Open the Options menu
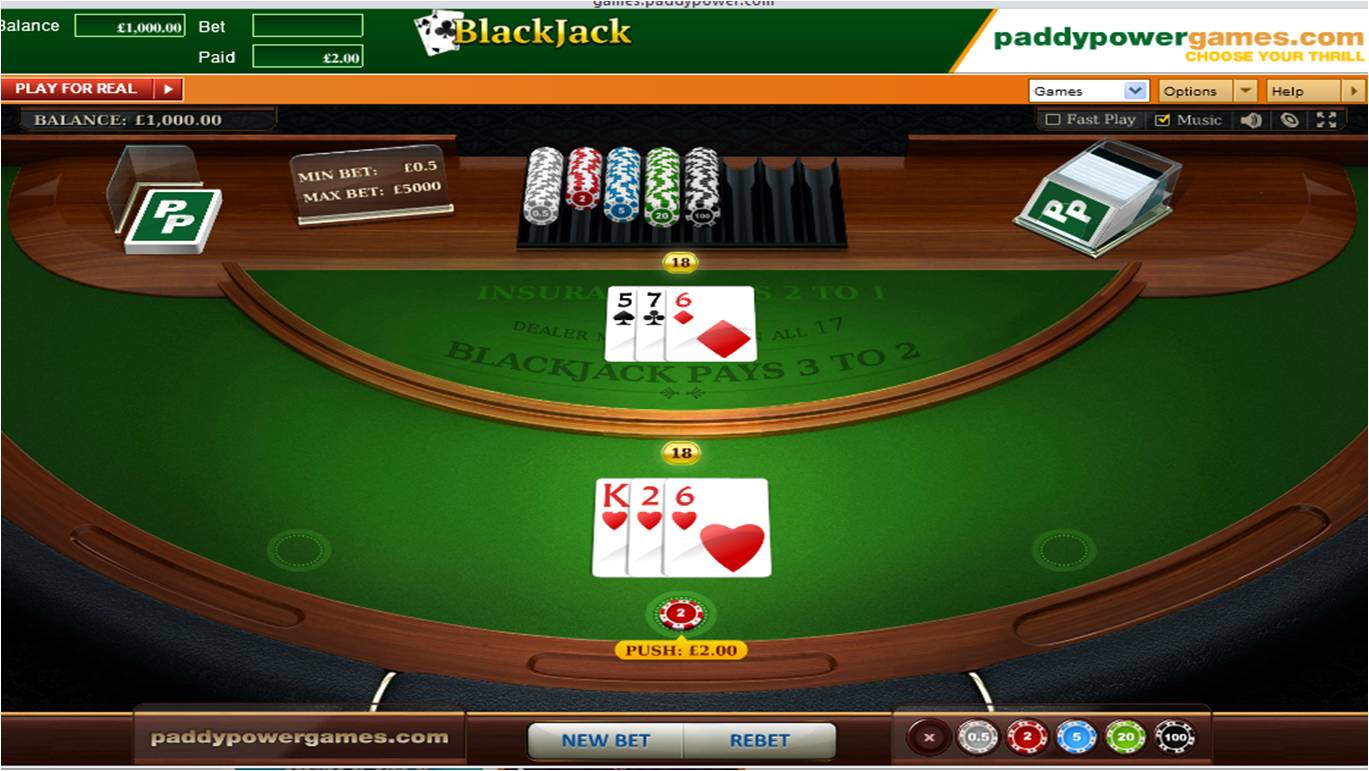This screenshot has height=771, width=1369. click(1206, 91)
